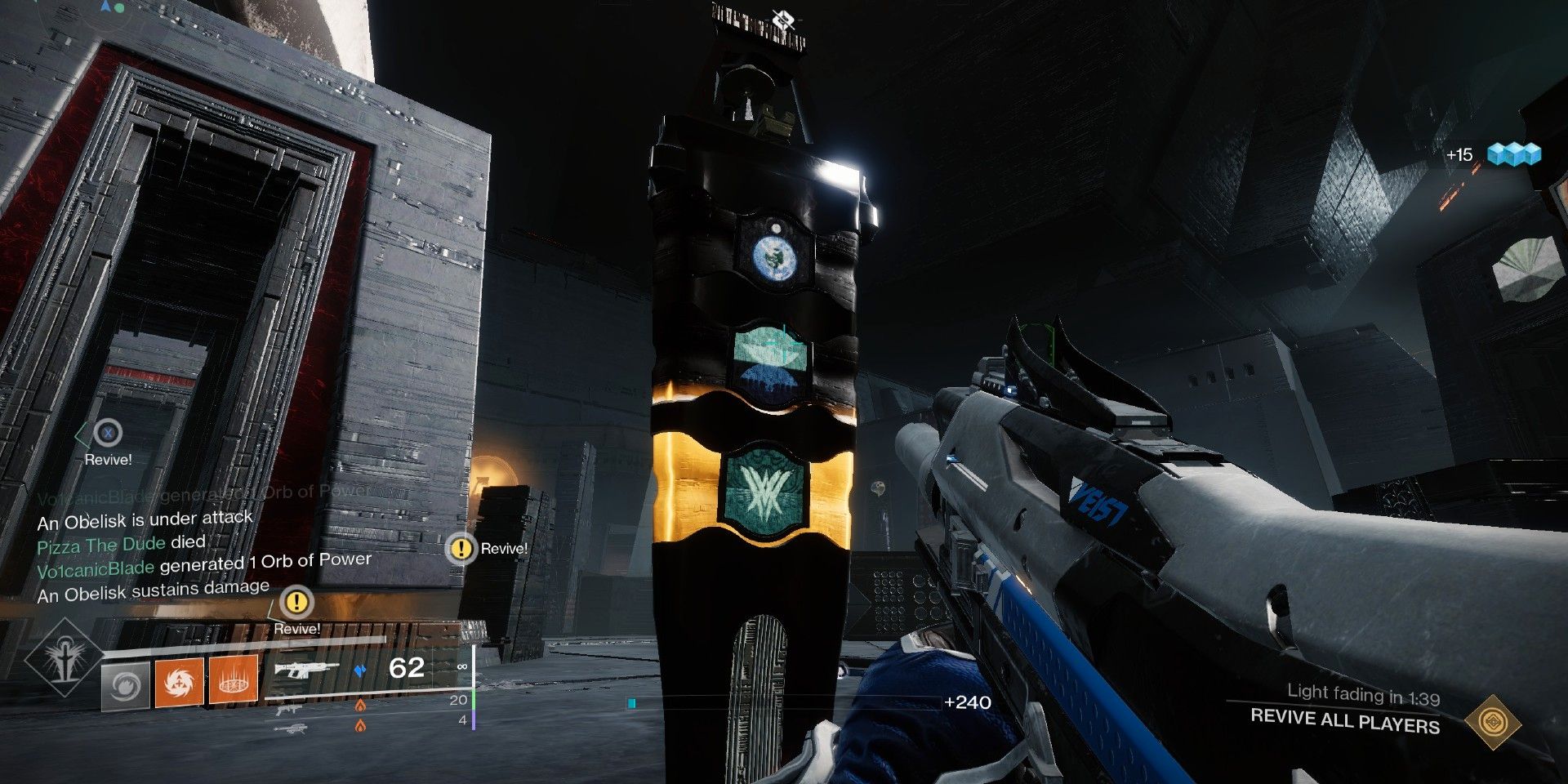Click the orange rift class ability icon
The width and height of the screenshot is (1568, 784).
[234, 681]
